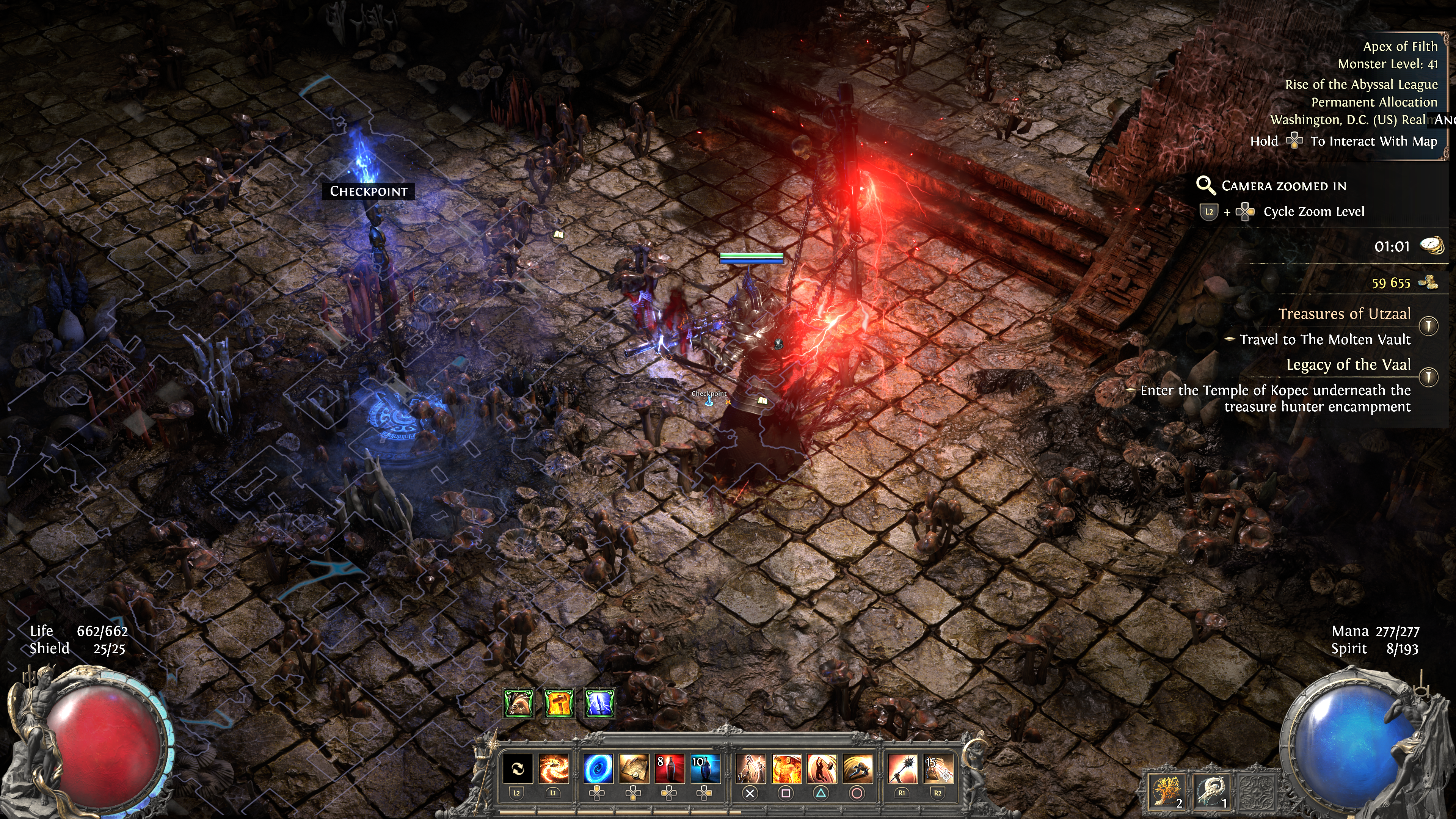Activate the crouching dodge roll skill
This screenshot has width=1456, height=819.
click(x=857, y=769)
